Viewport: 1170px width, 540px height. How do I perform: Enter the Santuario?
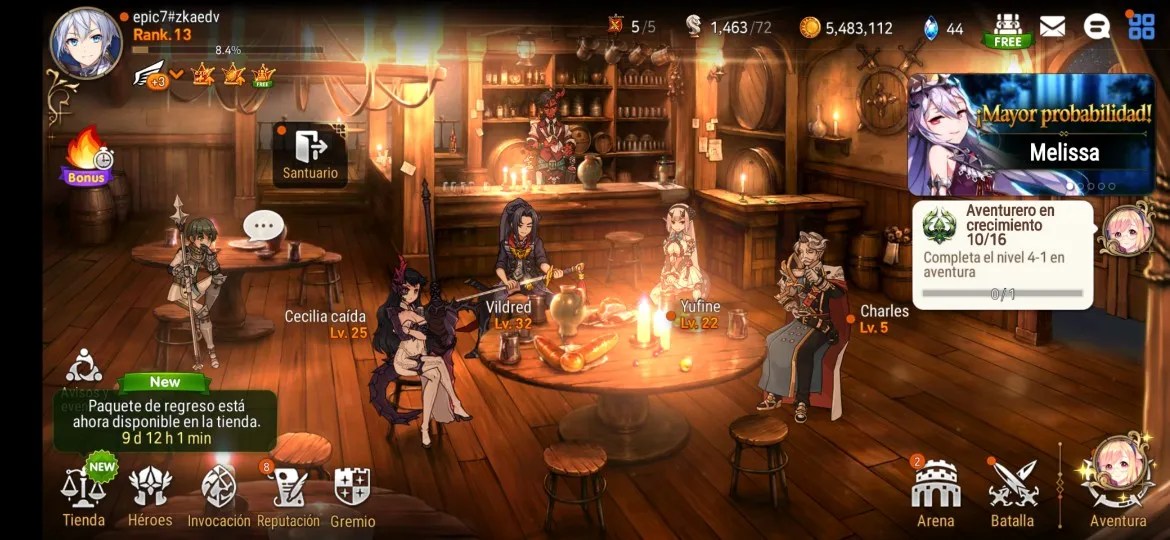tap(310, 155)
